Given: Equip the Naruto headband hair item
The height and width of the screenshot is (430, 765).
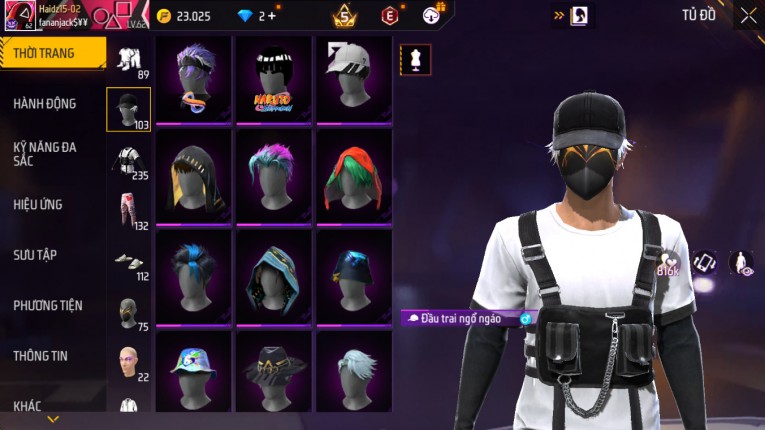Looking at the screenshot, I should pos(273,78).
